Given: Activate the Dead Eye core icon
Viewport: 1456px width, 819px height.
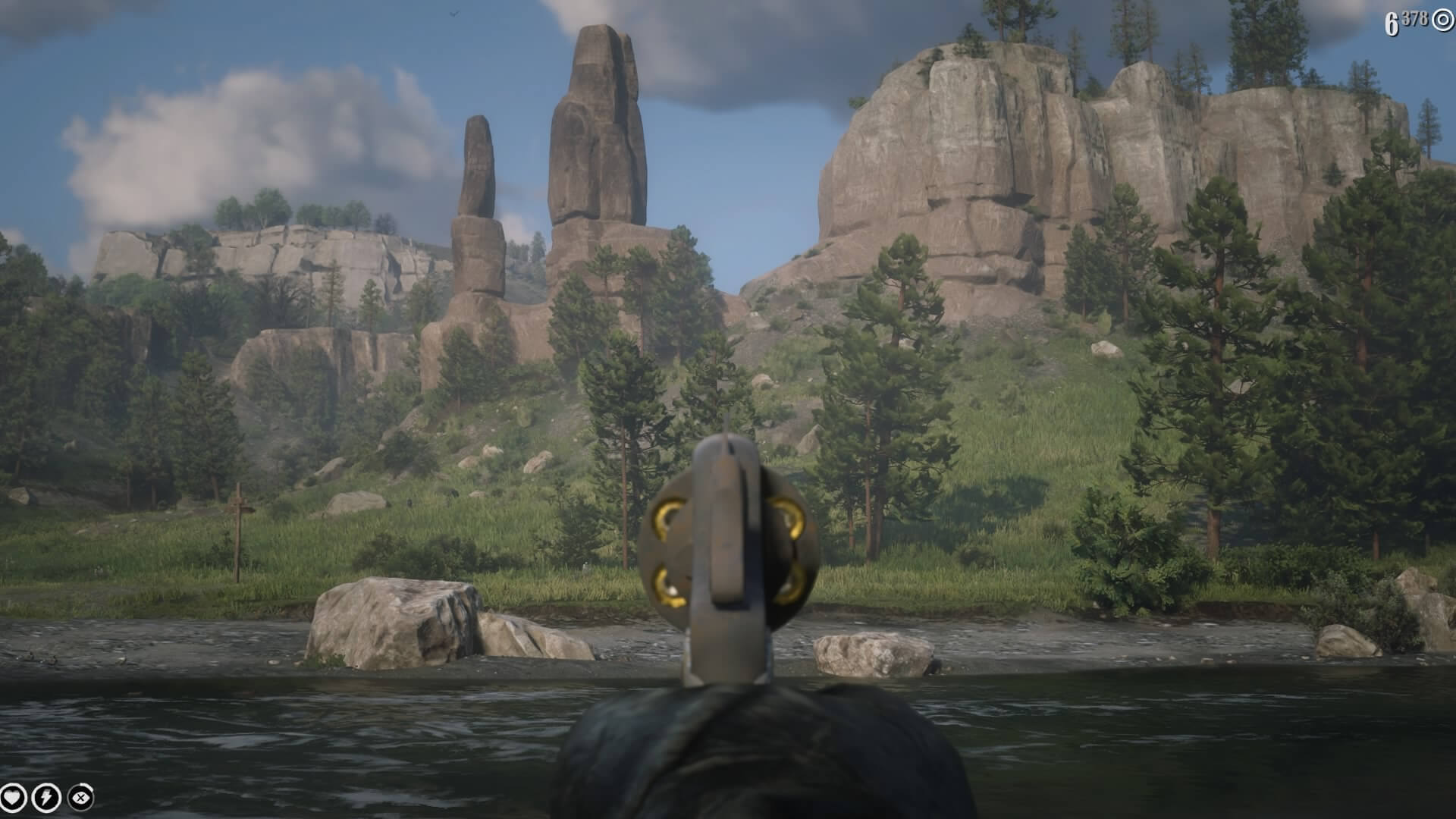Looking at the screenshot, I should pos(80,797).
